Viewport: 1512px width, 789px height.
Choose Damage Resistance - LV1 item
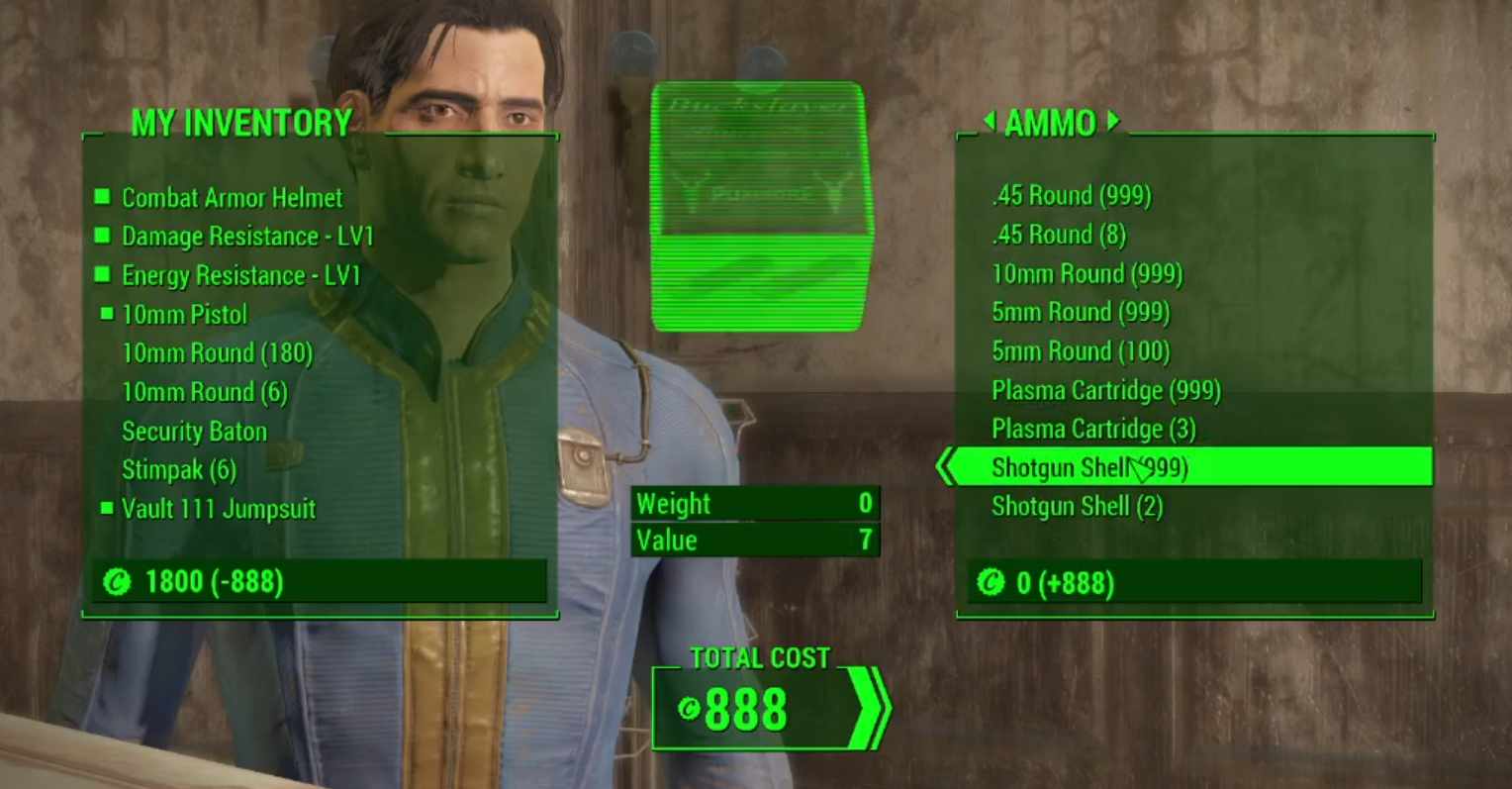click(x=247, y=237)
